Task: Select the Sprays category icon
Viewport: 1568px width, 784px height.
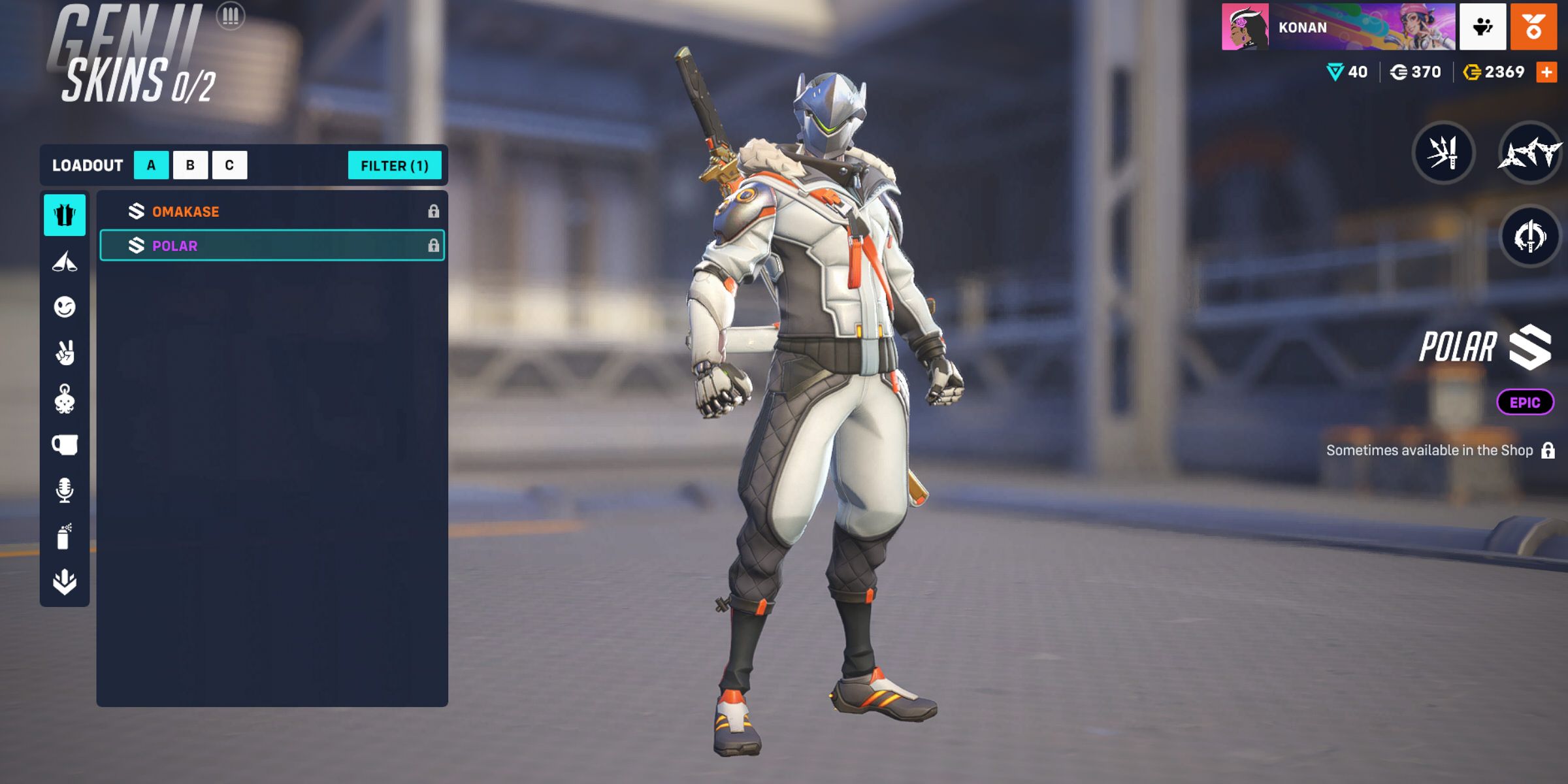Action: pos(63,537)
